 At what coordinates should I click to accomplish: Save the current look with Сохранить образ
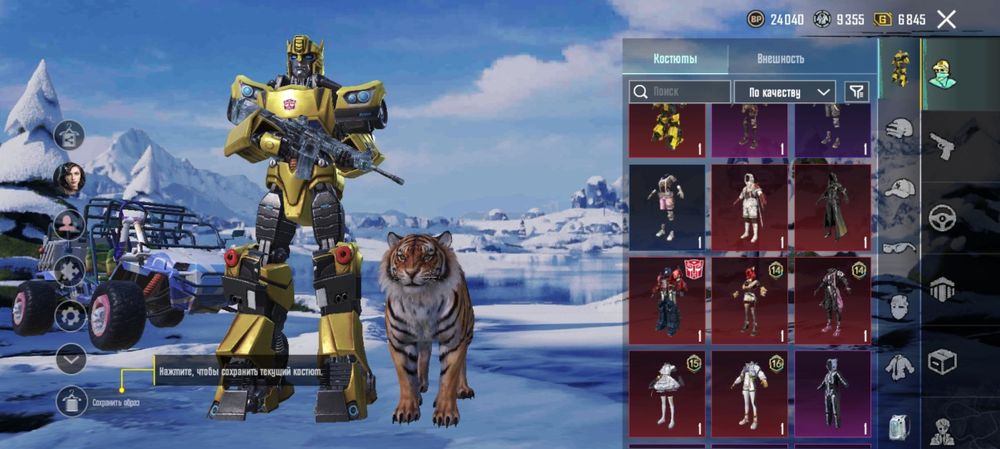pos(70,402)
